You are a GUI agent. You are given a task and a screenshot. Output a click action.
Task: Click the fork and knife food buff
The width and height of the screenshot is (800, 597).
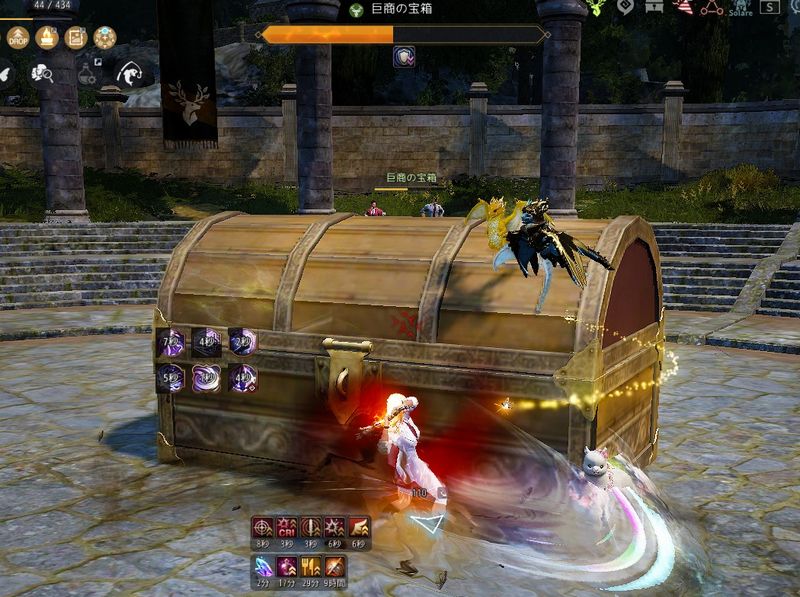pos(310,566)
